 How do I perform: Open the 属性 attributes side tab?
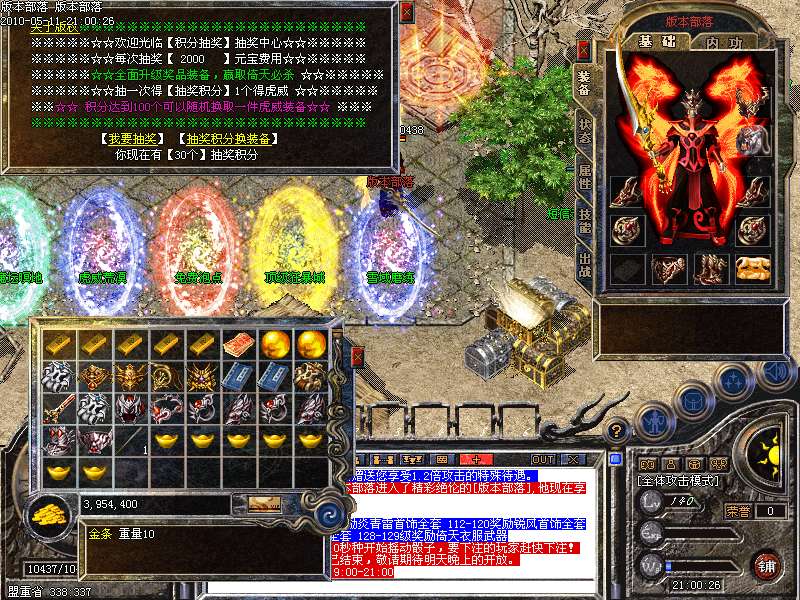(x=584, y=181)
